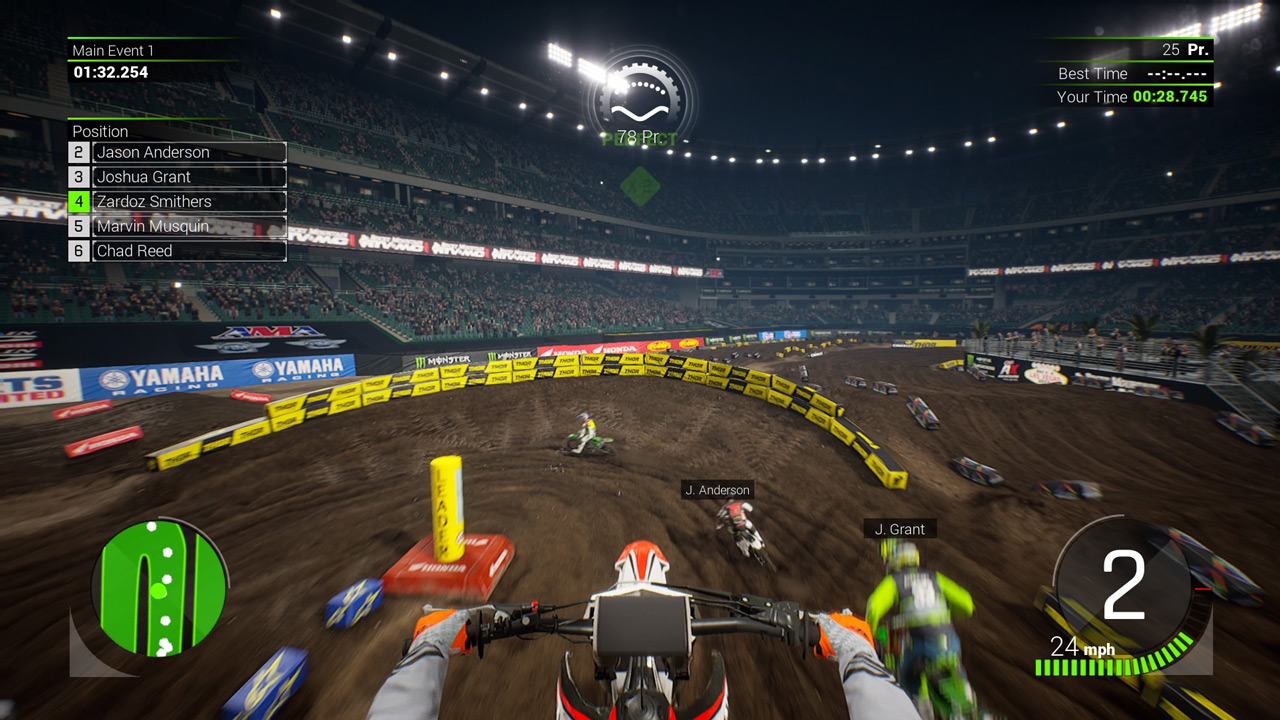Image resolution: width=1280 pixels, height=720 pixels.
Task: Select Zardoz Smithers highlighted position entry
Action: pos(152,201)
